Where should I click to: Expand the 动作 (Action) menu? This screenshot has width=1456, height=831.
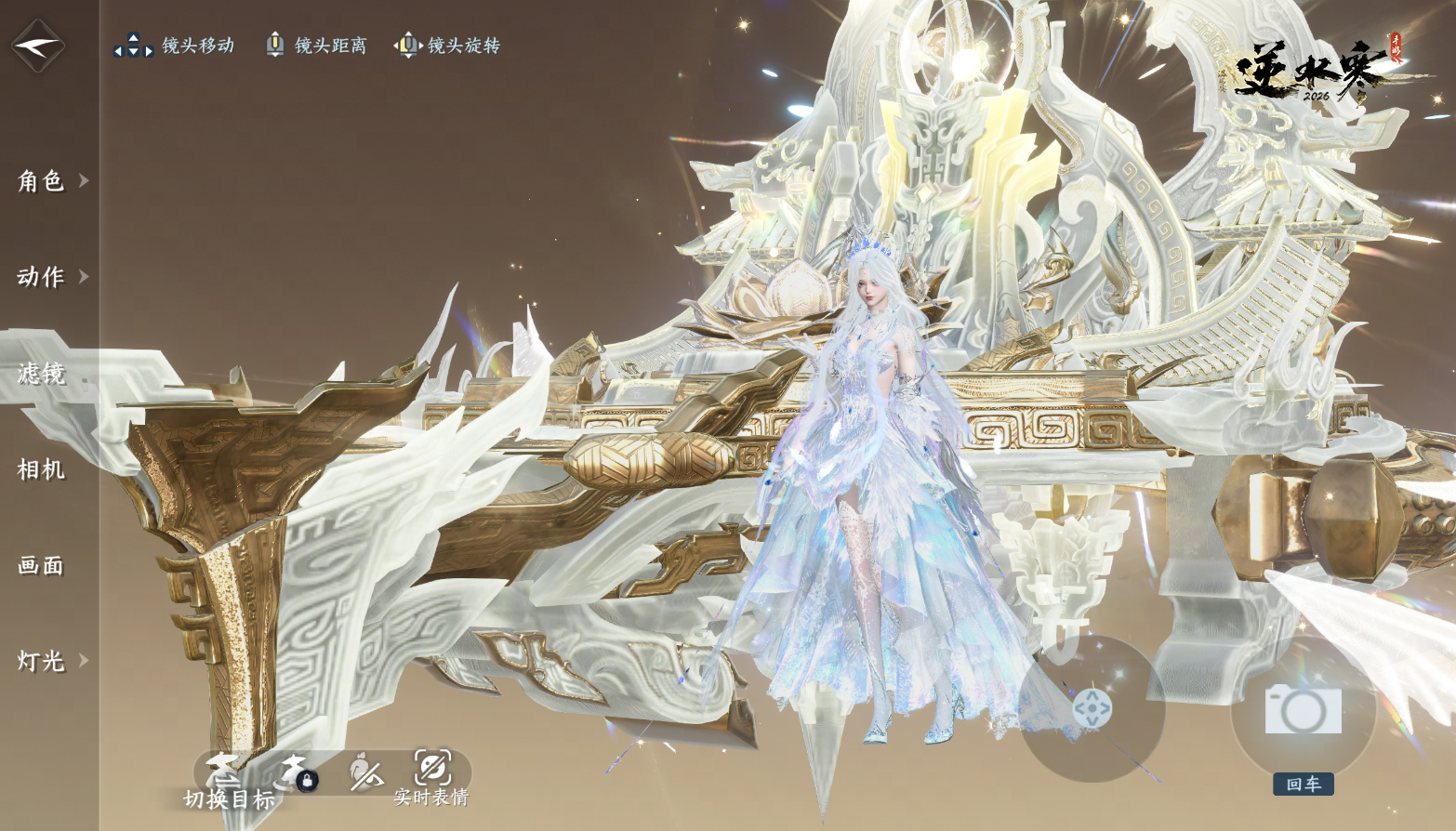42,277
